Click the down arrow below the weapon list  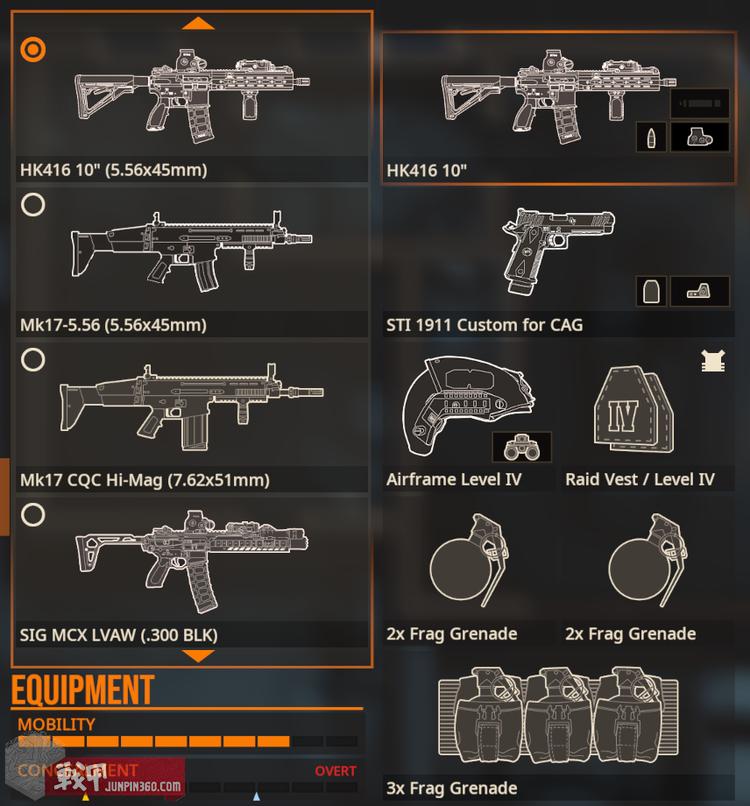(x=198, y=656)
